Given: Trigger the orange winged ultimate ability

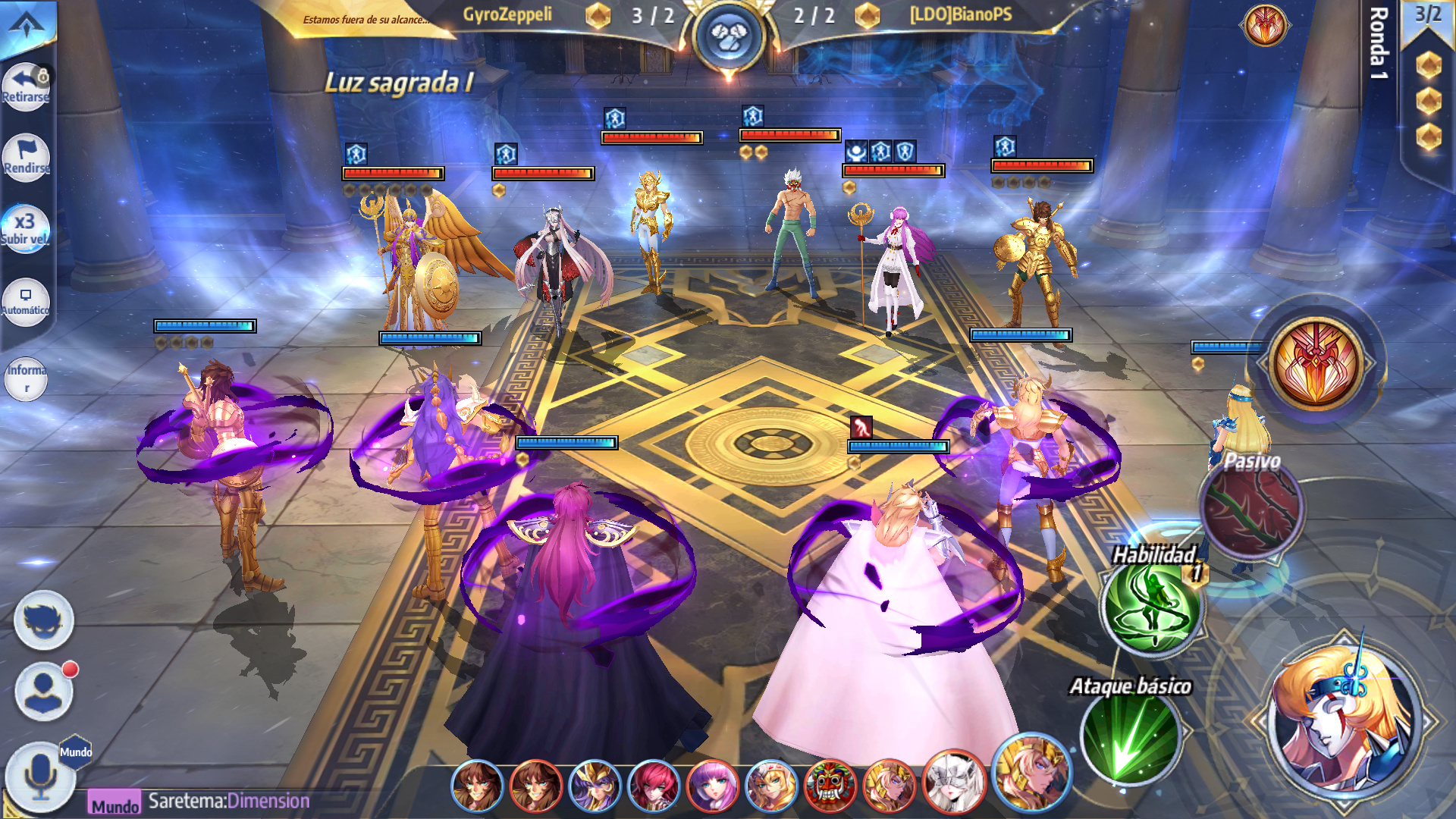Looking at the screenshot, I should [x=1317, y=362].
